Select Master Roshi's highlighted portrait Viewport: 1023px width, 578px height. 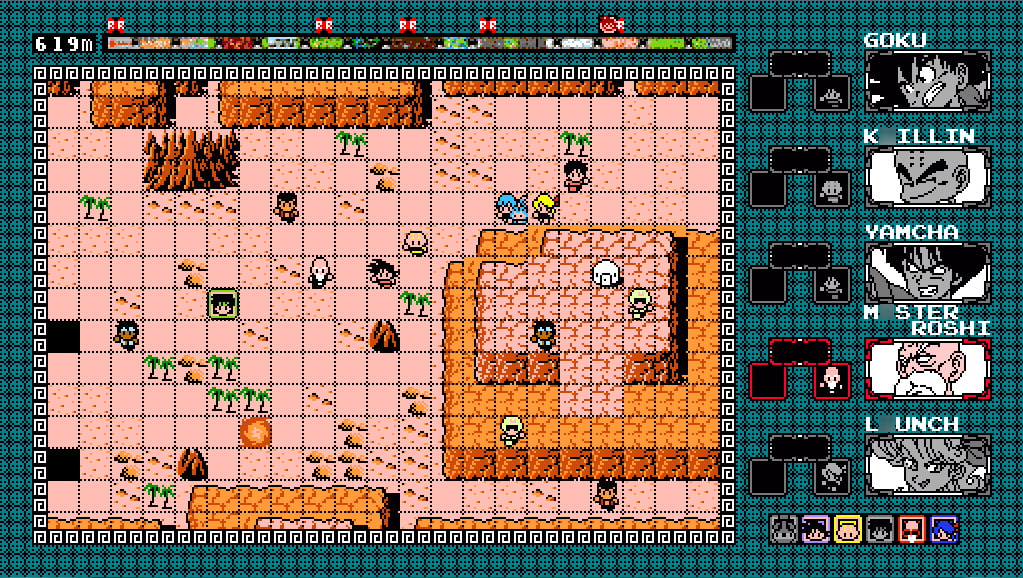tap(927, 369)
